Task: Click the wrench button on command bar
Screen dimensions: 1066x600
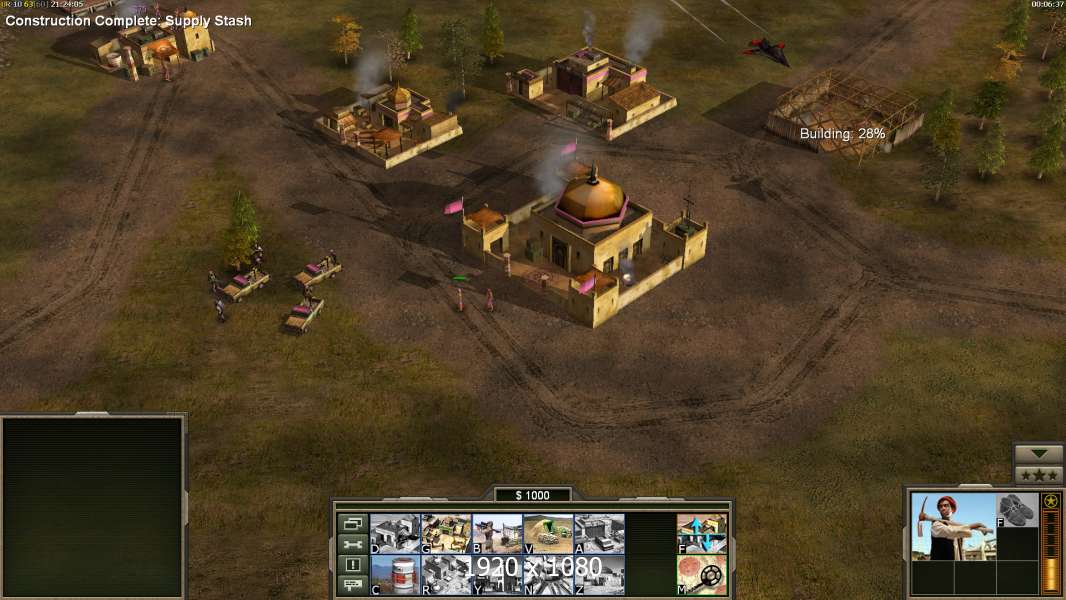Action: pos(352,544)
